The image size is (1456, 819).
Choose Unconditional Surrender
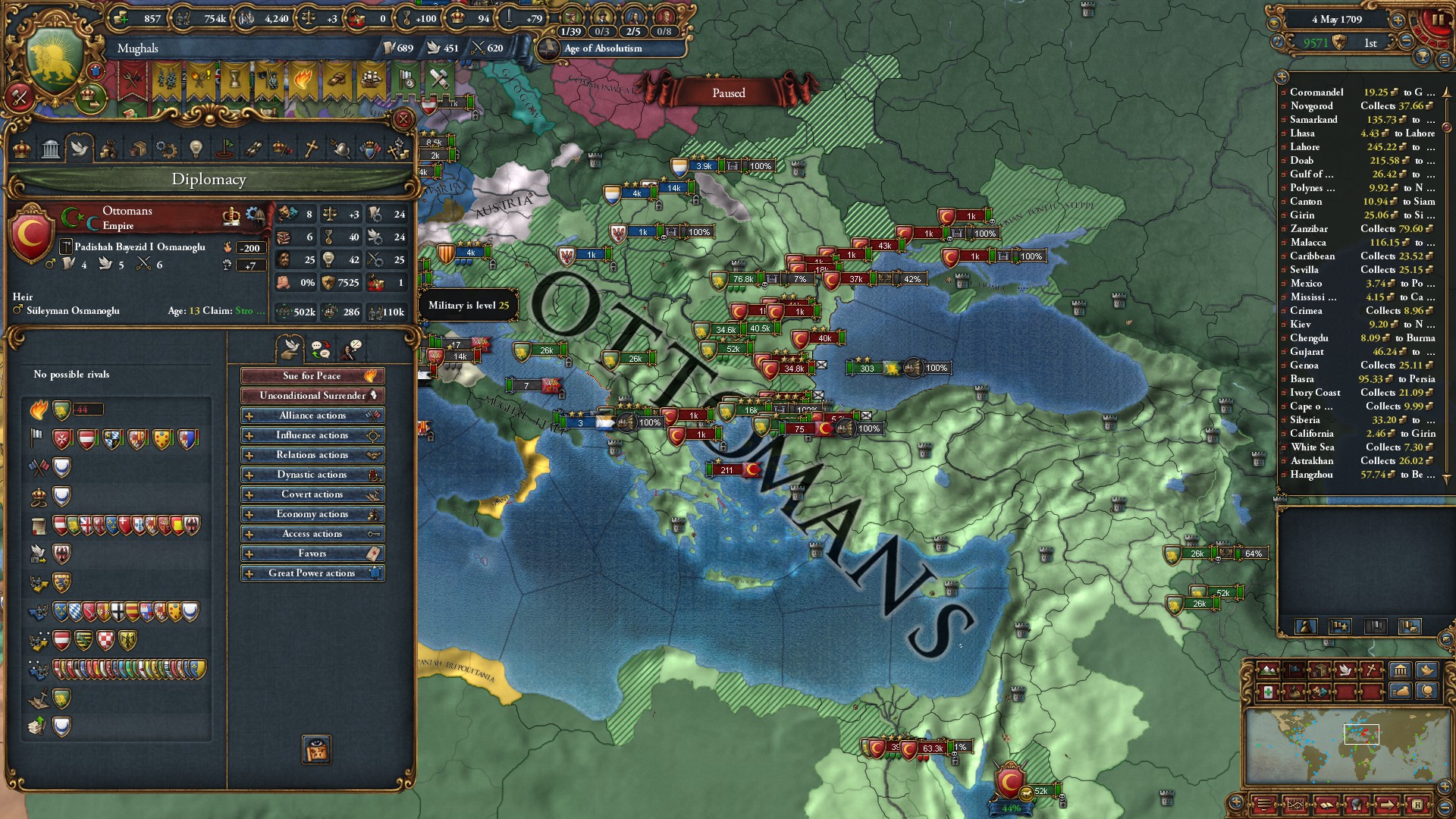312,396
